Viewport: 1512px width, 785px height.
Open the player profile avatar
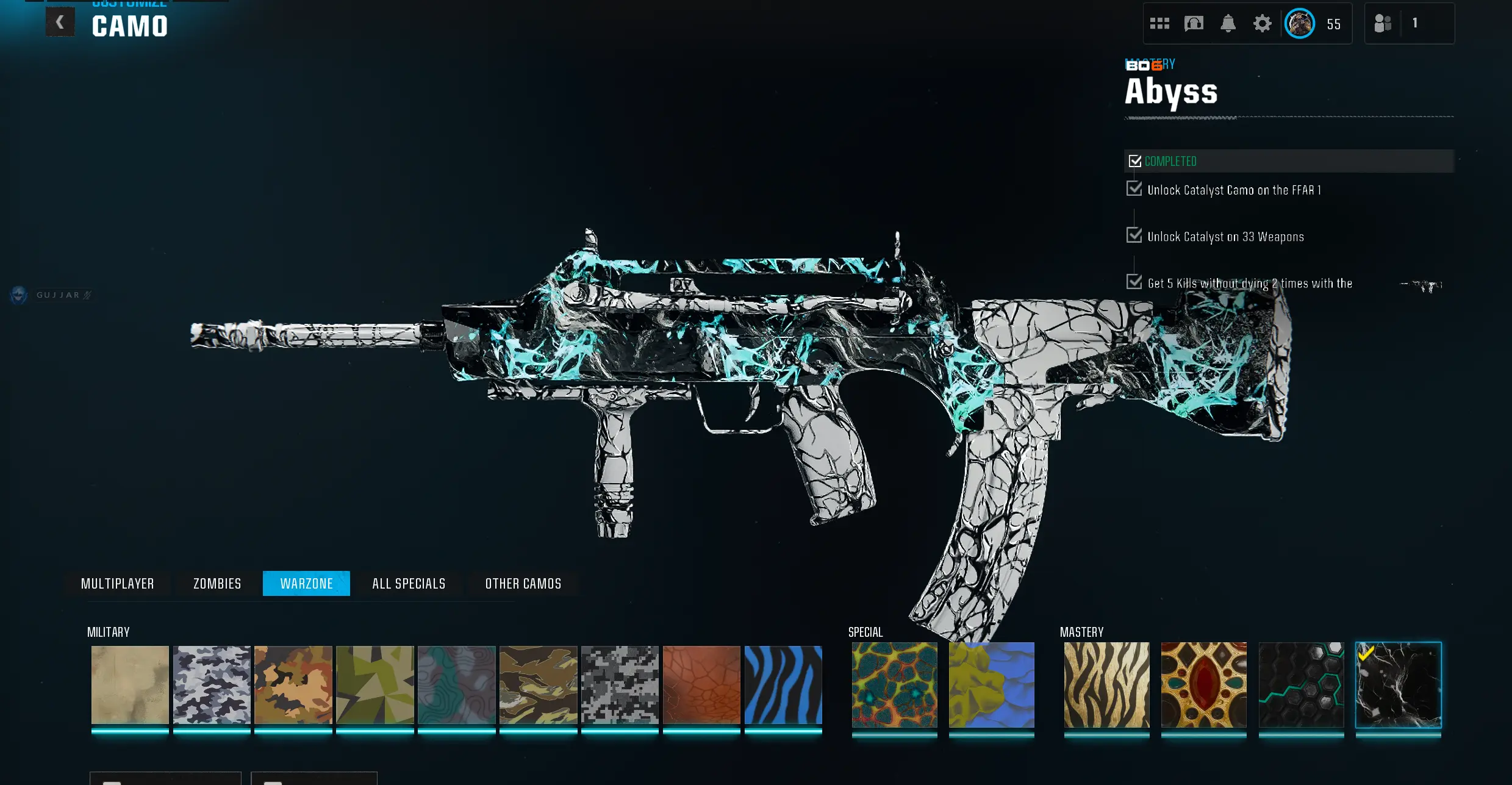click(x=1300, y=24)
